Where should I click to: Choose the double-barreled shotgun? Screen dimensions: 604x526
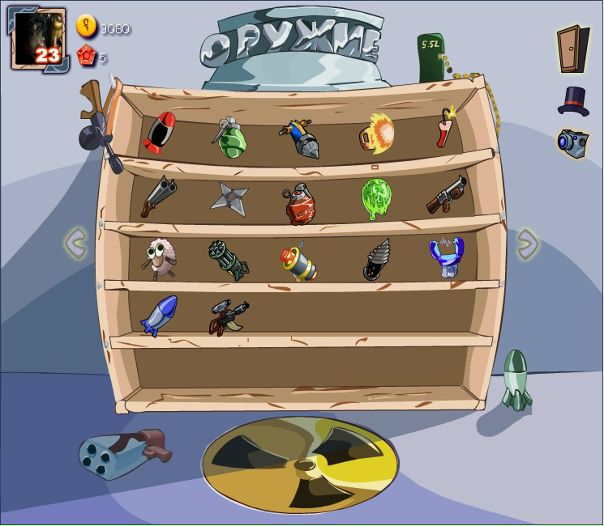(158, 195)
